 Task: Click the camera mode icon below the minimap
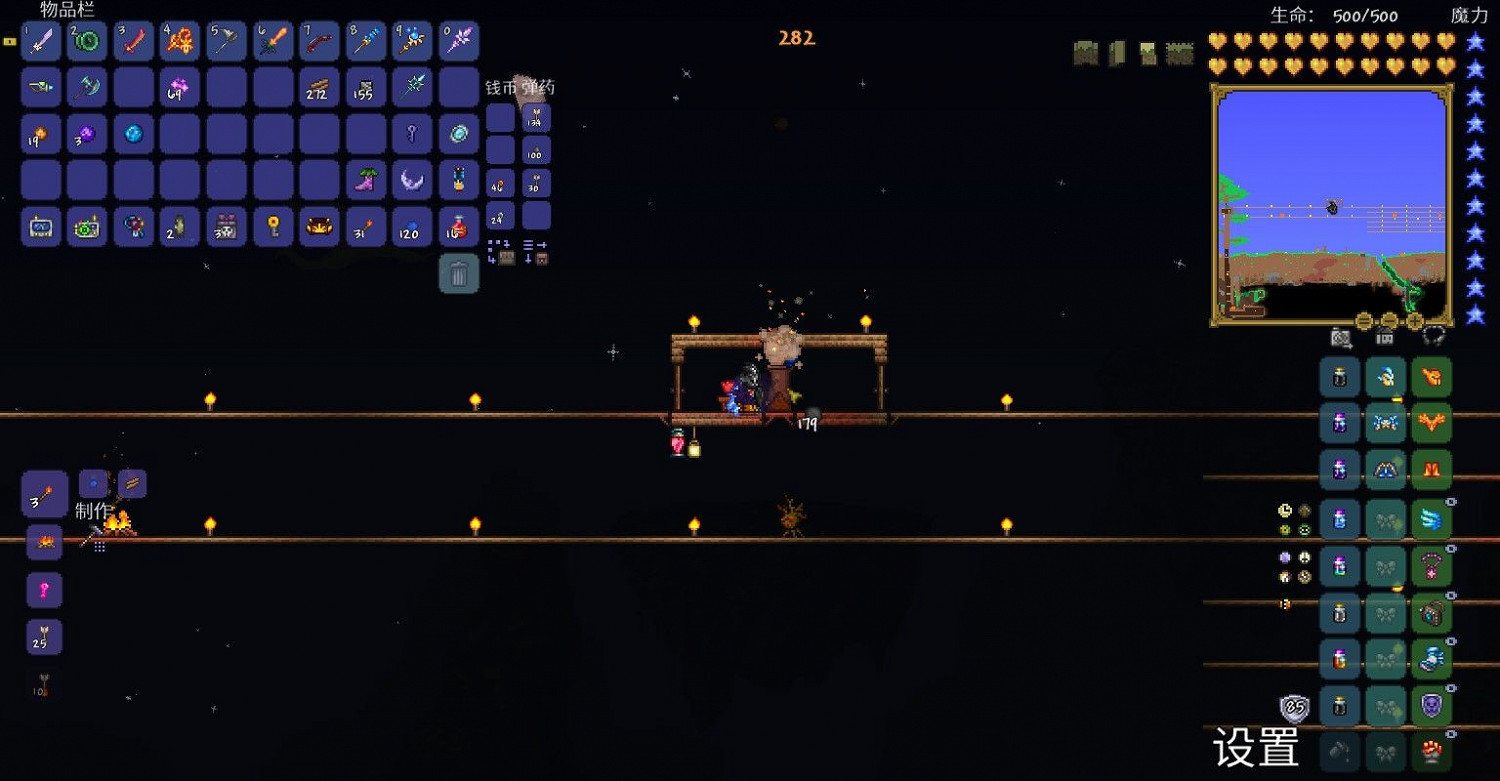pyautogui.click(x=1342, y=338)
